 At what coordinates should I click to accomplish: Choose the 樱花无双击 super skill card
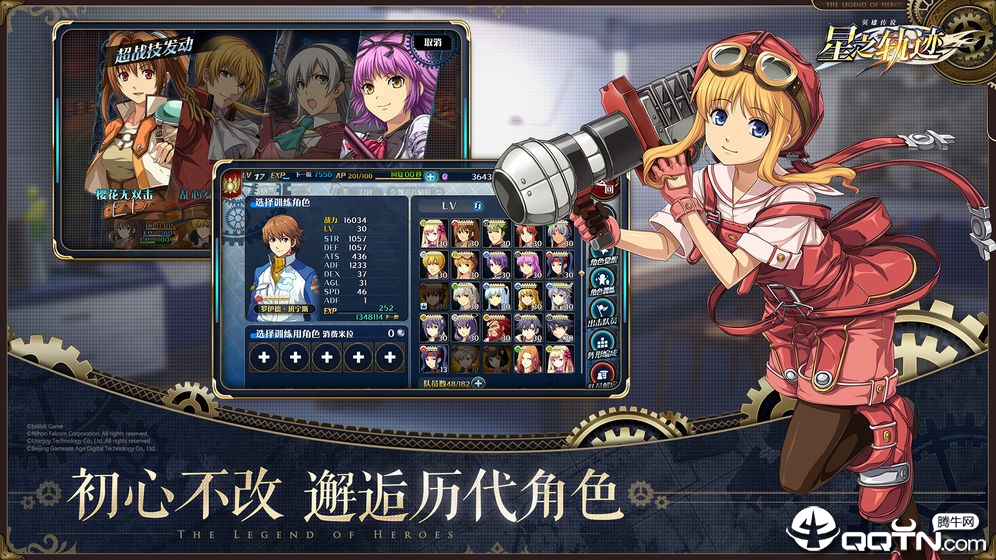point(141,140)
